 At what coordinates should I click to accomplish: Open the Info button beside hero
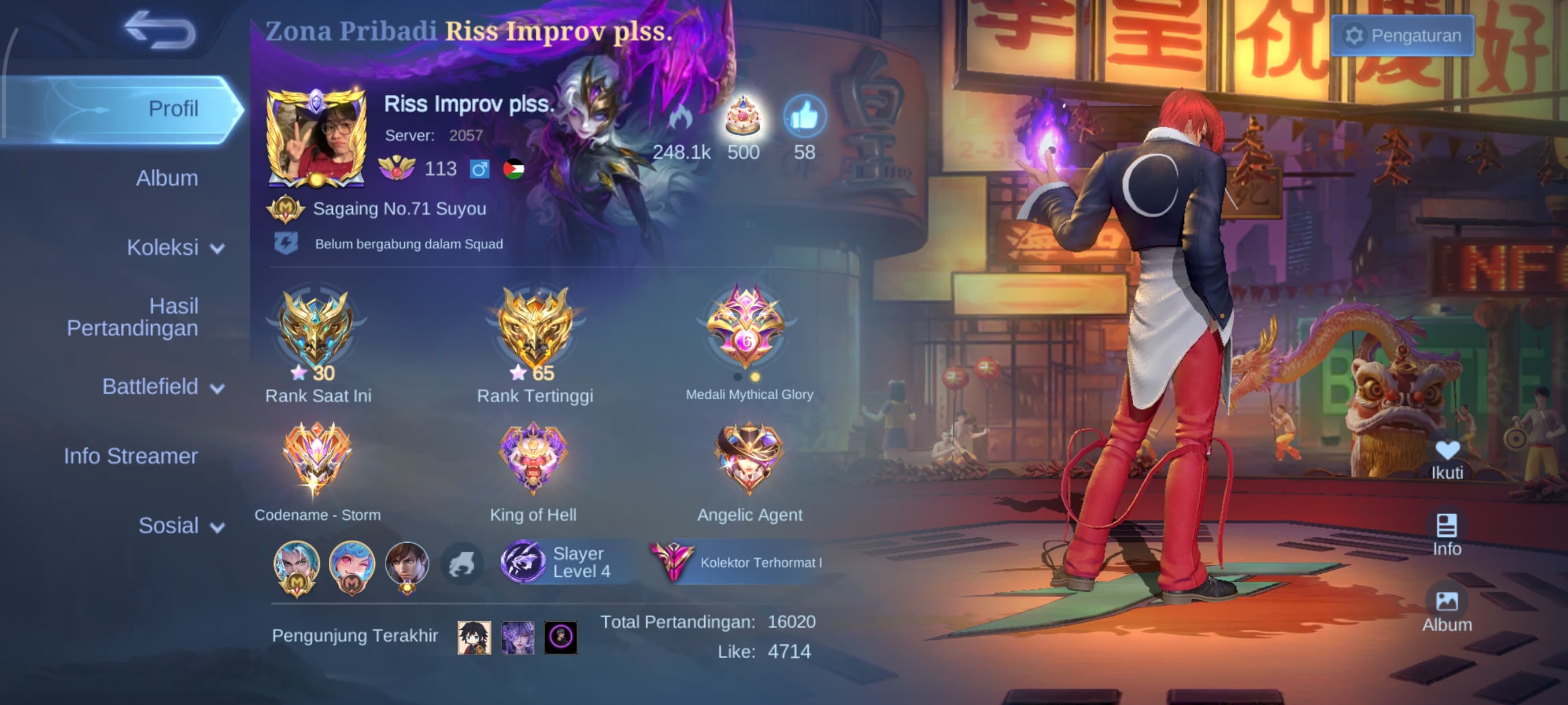tap(1446, 534)
